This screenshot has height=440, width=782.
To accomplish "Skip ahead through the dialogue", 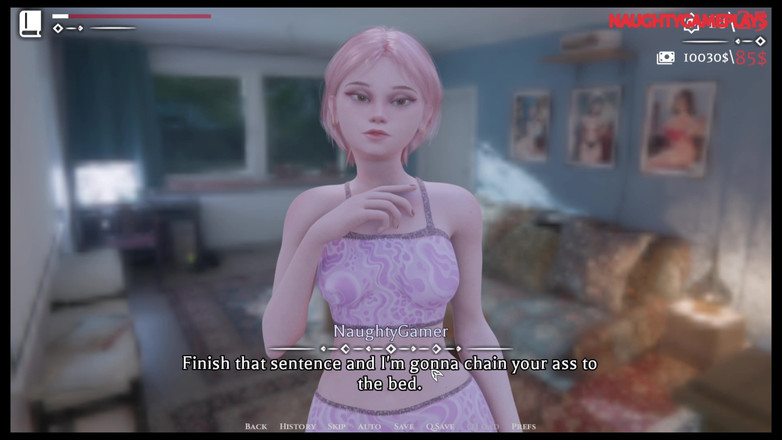I will coord(337,427).
